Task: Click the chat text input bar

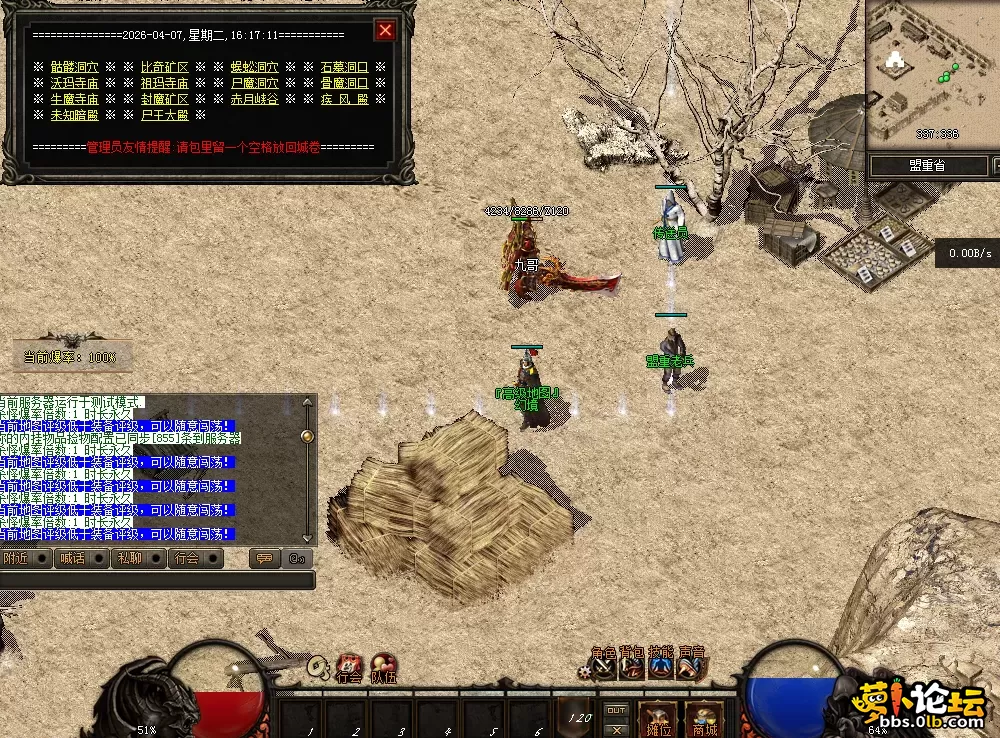Action: pyautogui.click(x=155, y=580)
